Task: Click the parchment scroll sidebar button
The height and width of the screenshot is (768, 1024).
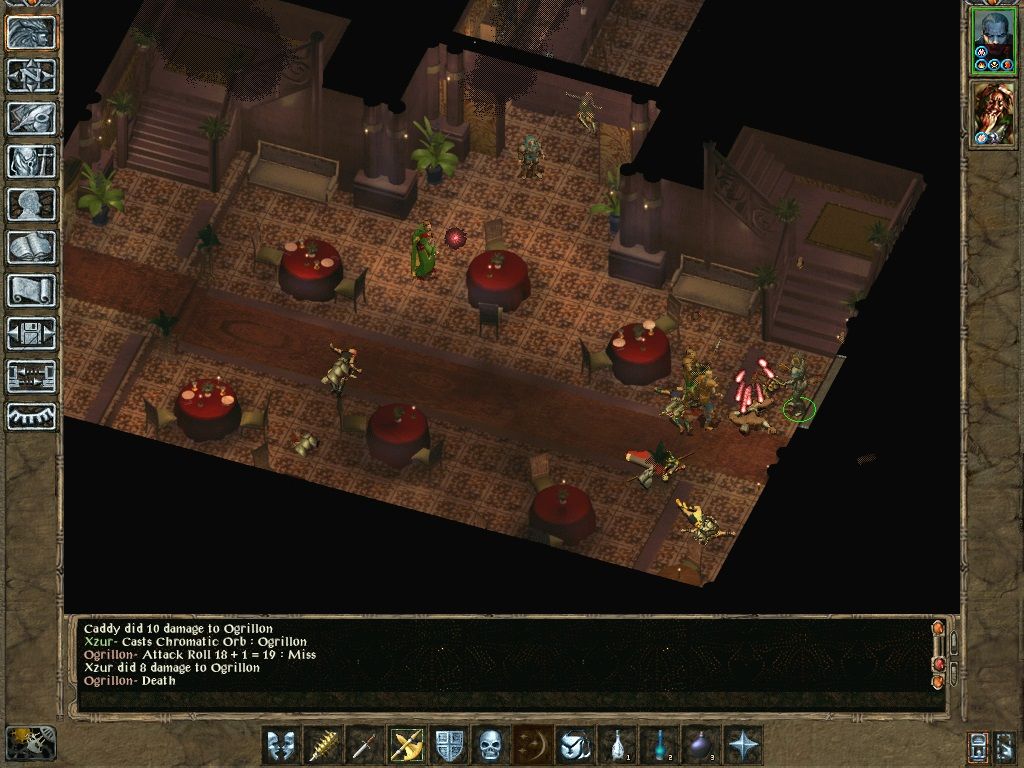Action: (31, 290)
